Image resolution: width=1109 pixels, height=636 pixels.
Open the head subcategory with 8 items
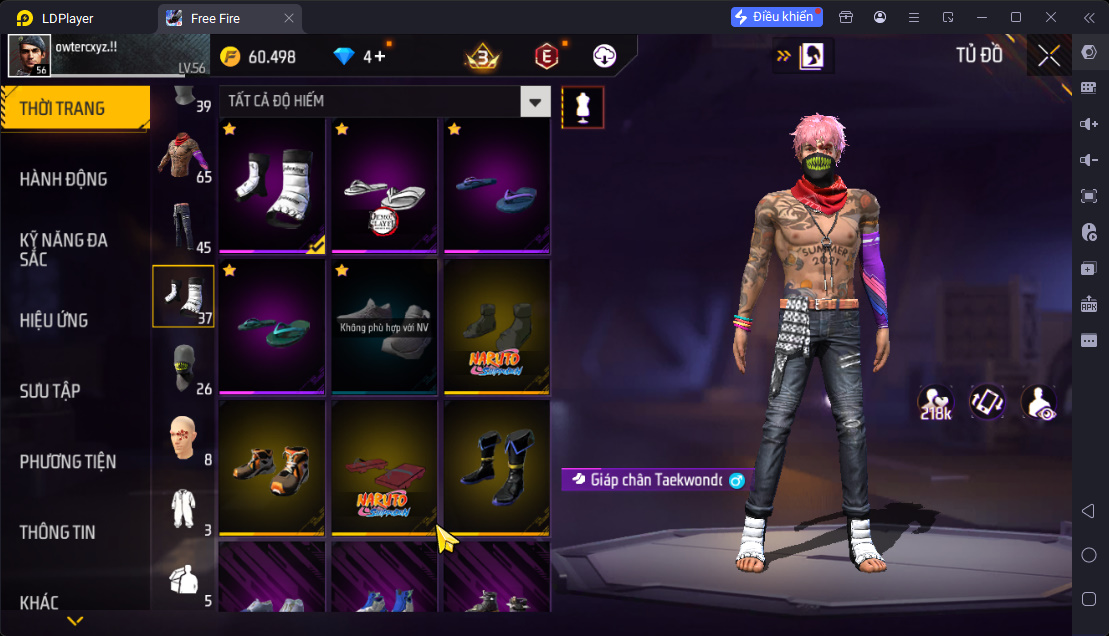[x=183, y=438]
